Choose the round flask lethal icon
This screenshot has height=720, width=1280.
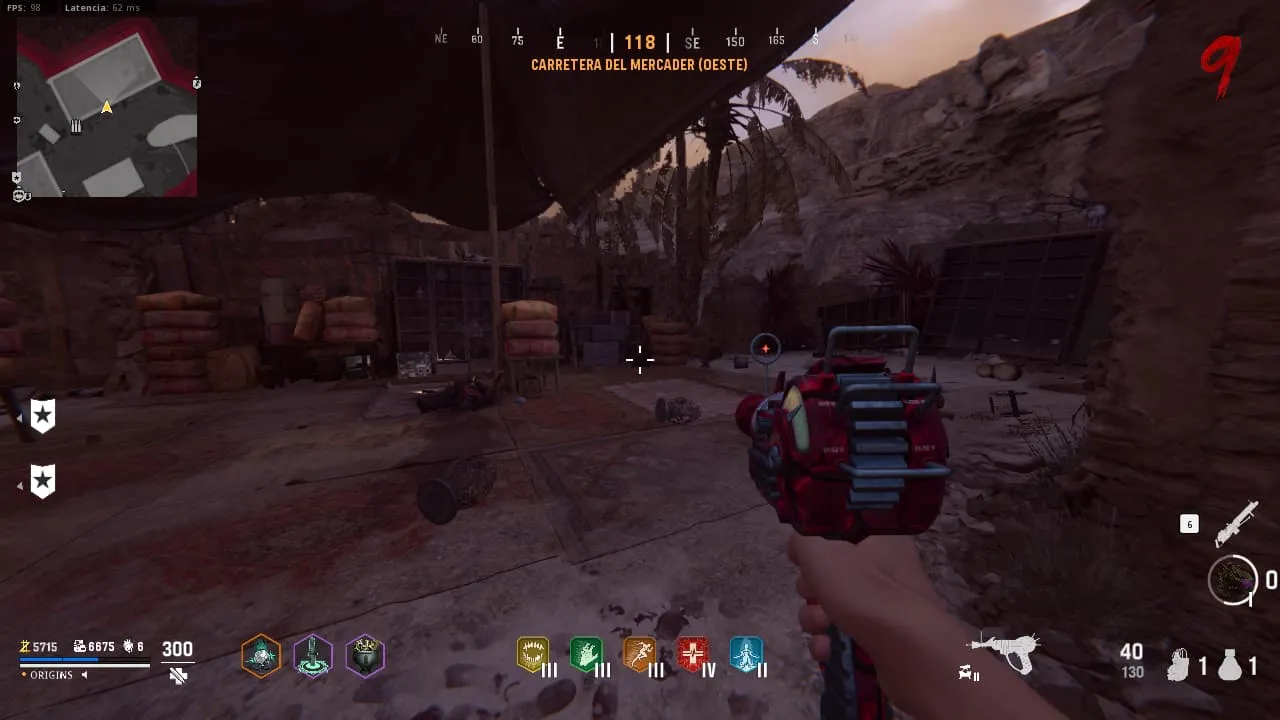(1230, 665)
